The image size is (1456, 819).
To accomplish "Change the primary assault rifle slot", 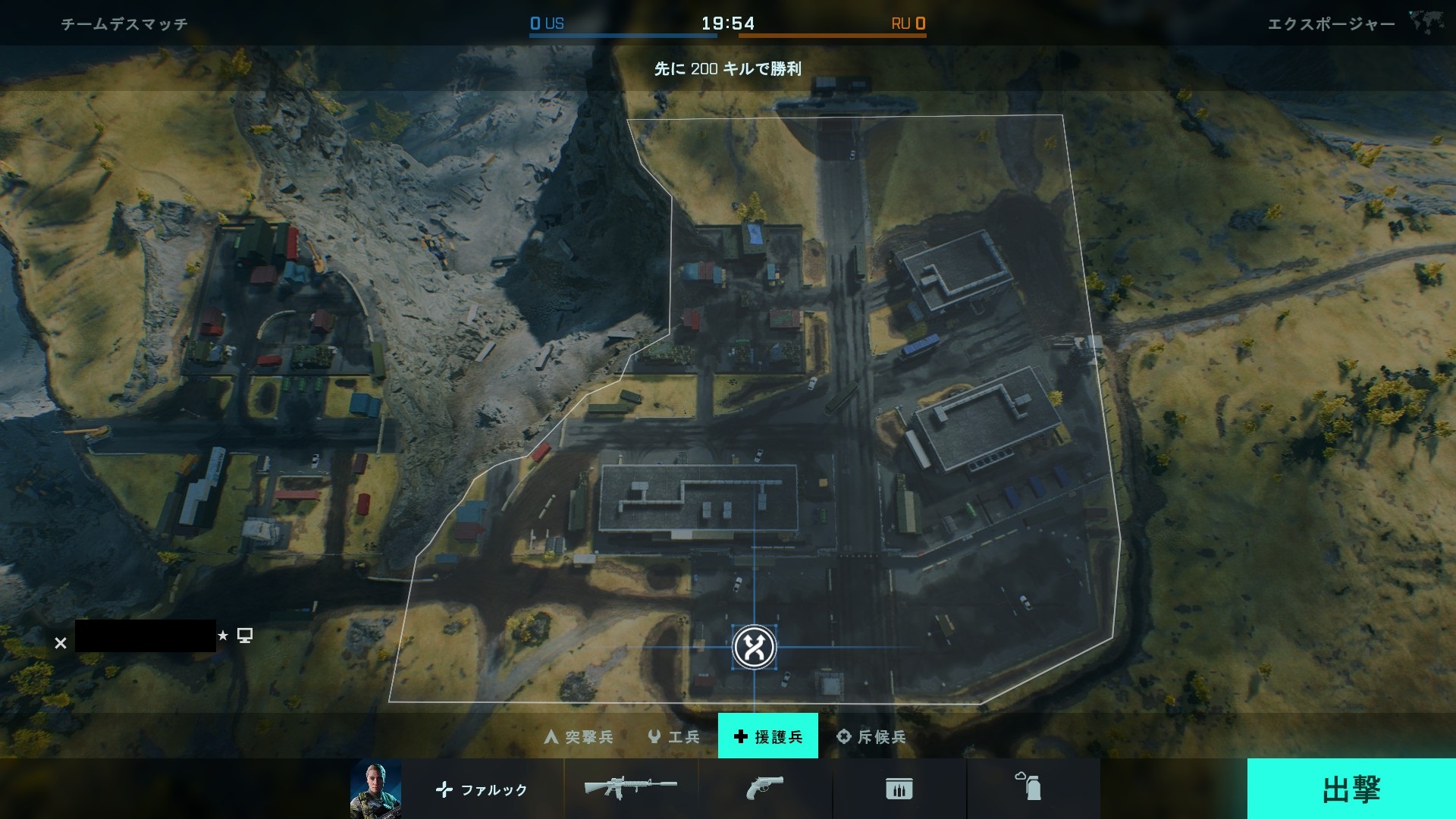I will (630, 789).
